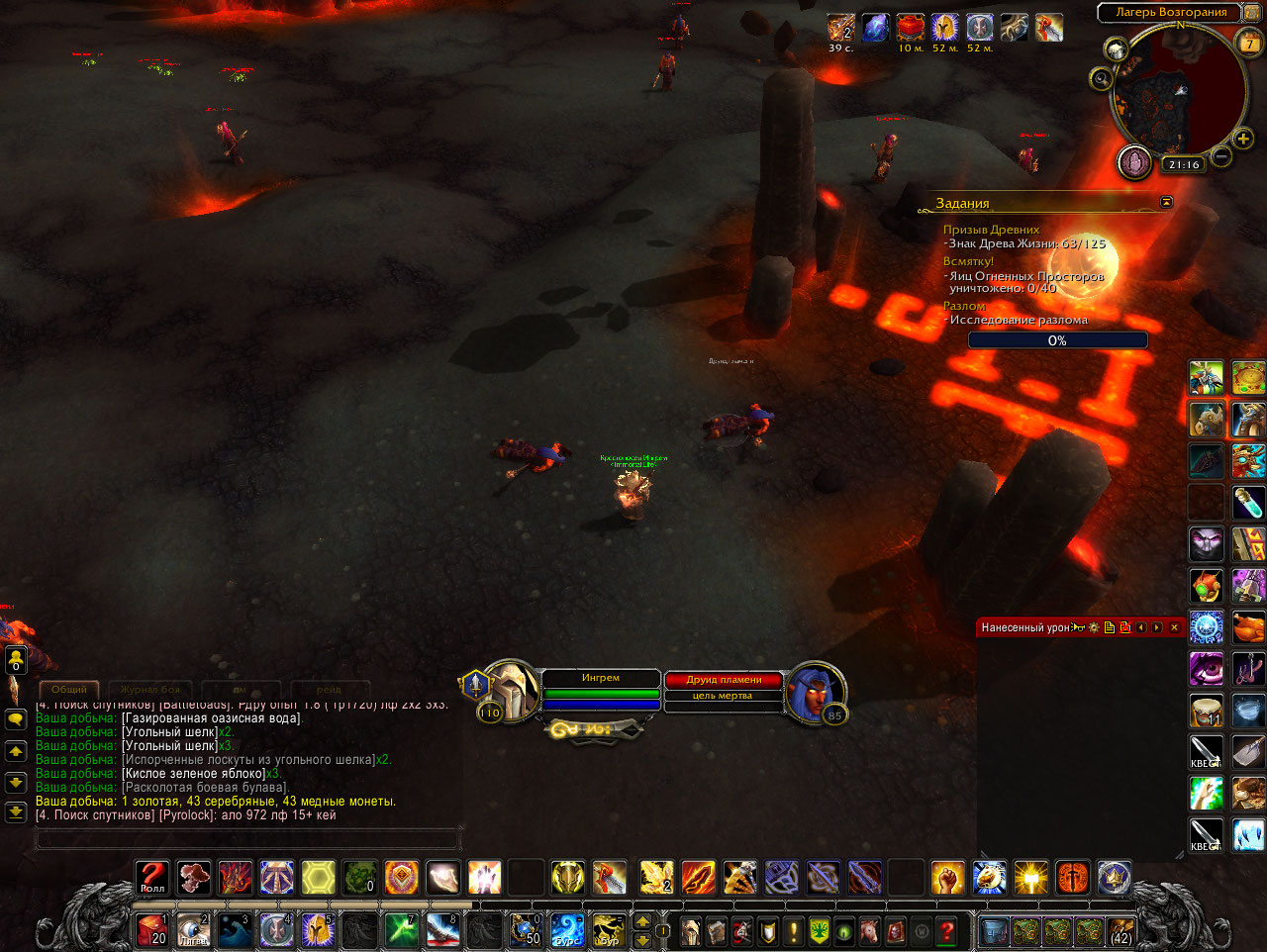Viewport: 1267px width, 952px height.
Task: Open the calendar button showing 7
Action: point(1250,43)
